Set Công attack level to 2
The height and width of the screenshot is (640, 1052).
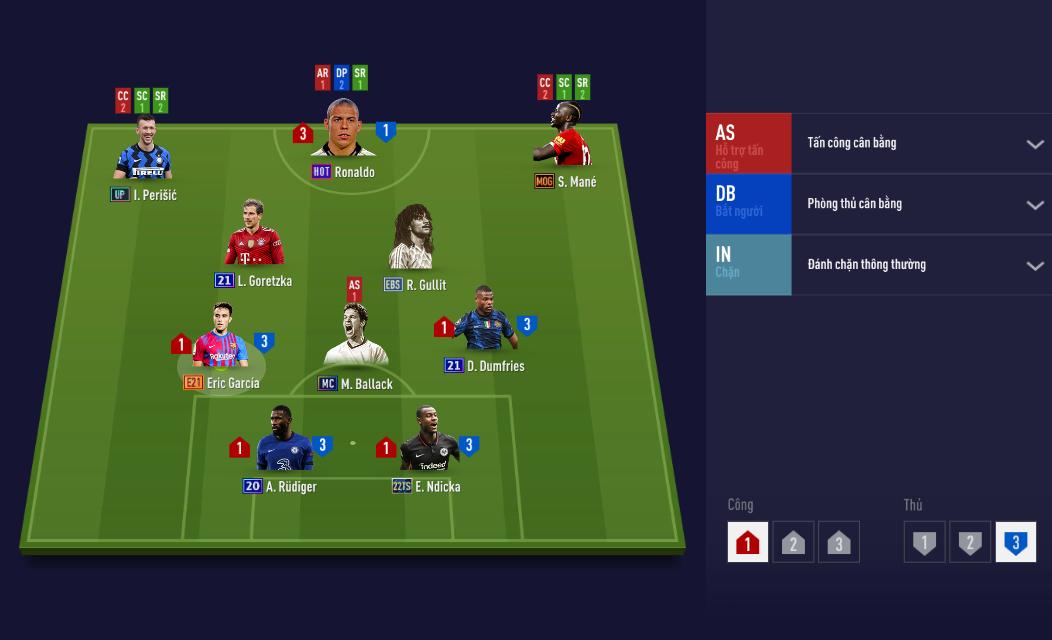click(x=792, y=542)
